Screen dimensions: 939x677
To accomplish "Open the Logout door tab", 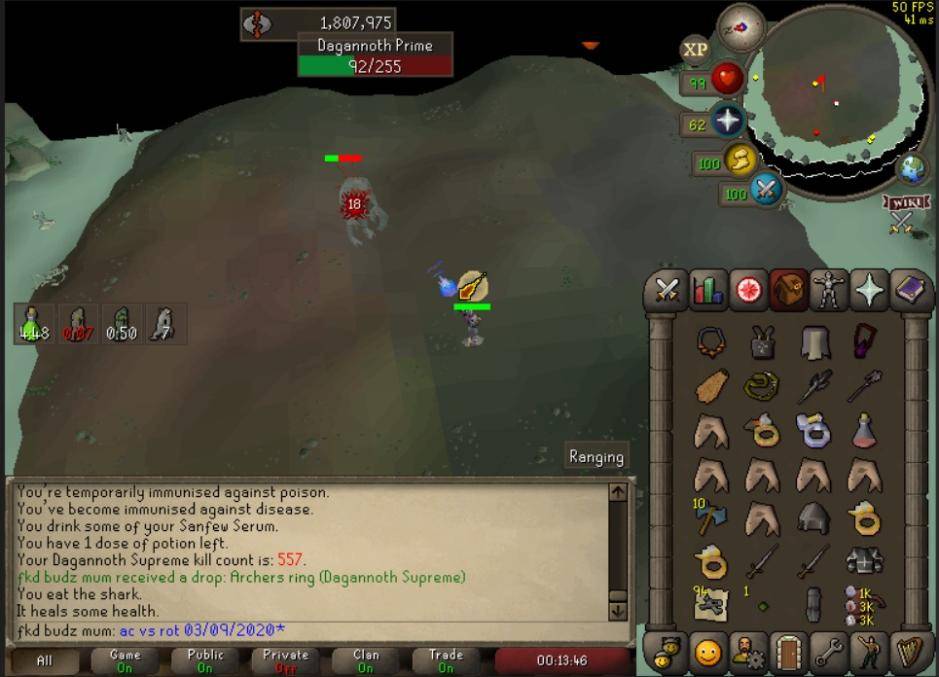I will [789, 652].
